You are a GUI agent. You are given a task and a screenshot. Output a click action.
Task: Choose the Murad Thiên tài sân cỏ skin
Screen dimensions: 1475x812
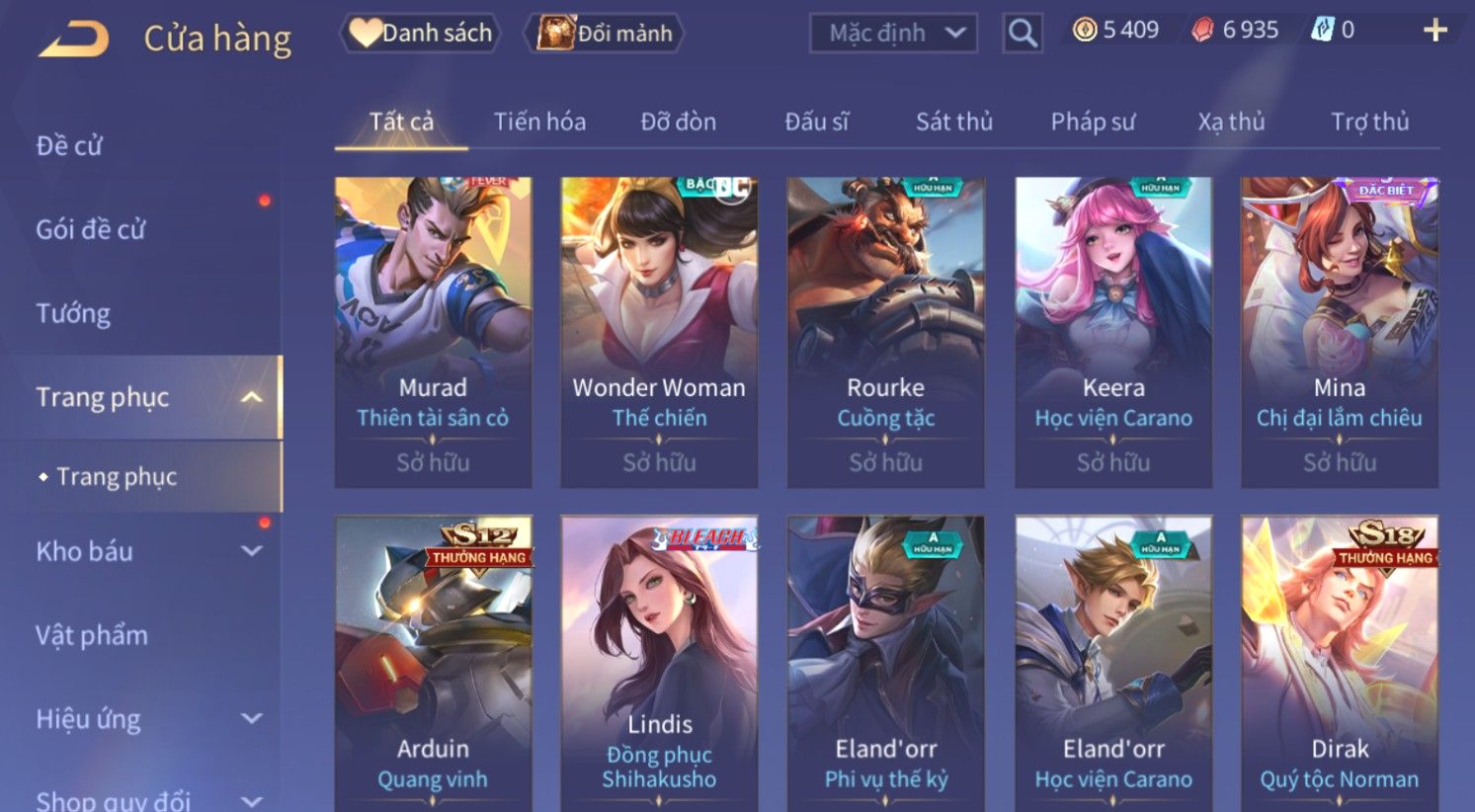click(433, 331)
